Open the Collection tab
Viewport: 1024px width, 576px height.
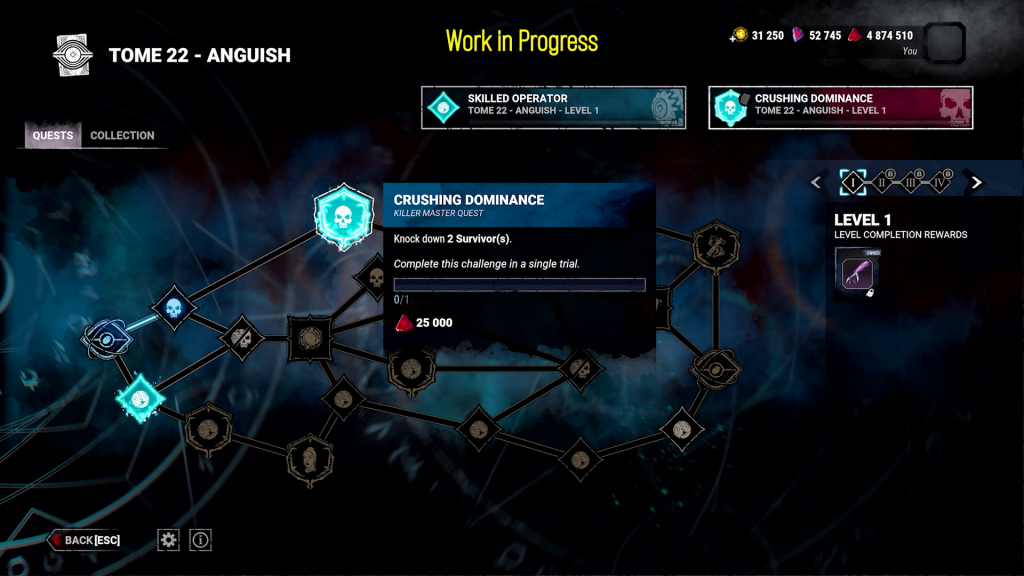122,136
